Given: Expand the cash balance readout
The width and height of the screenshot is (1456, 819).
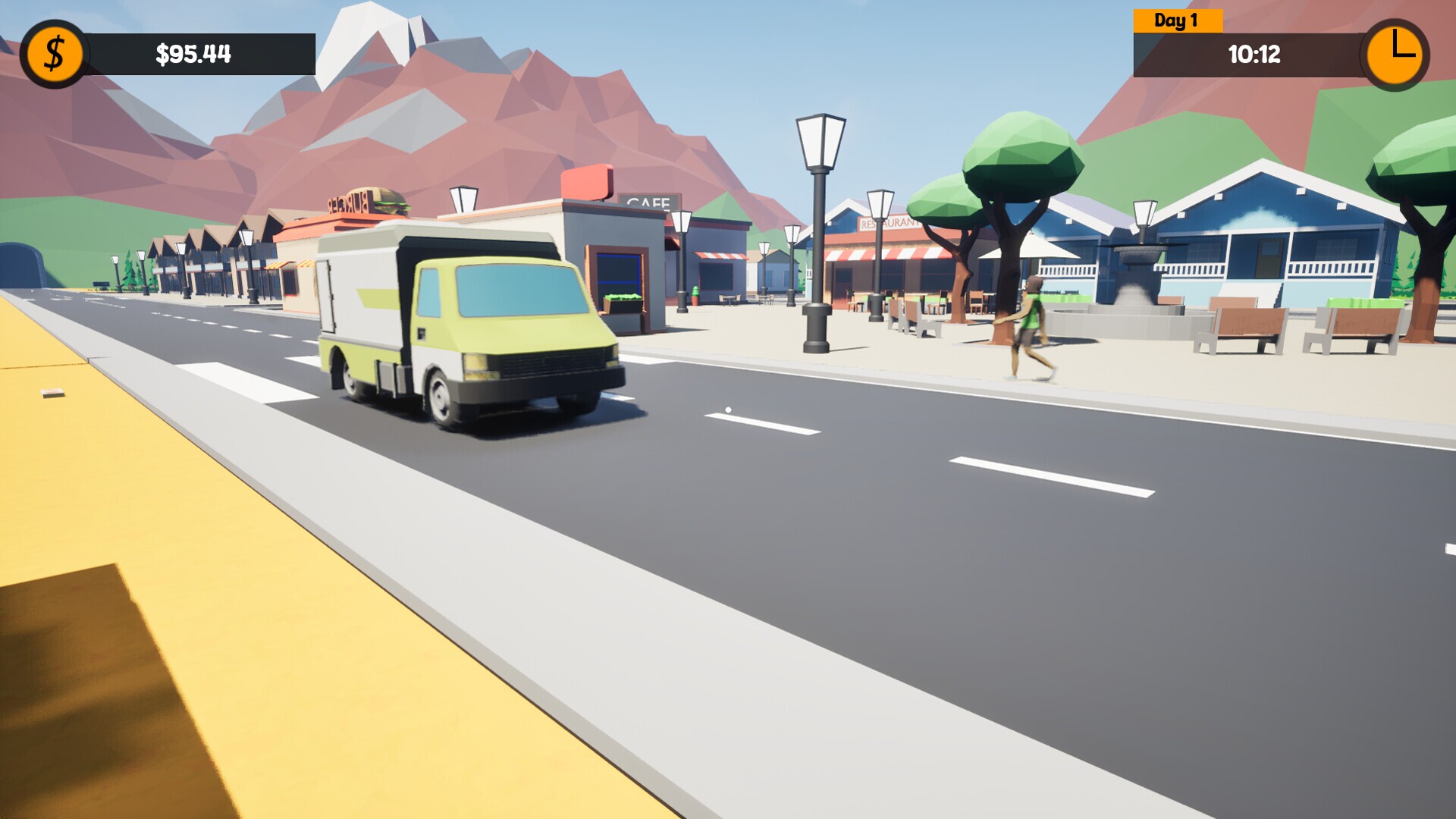Looking at the screenshot, I should pos(193,53).
